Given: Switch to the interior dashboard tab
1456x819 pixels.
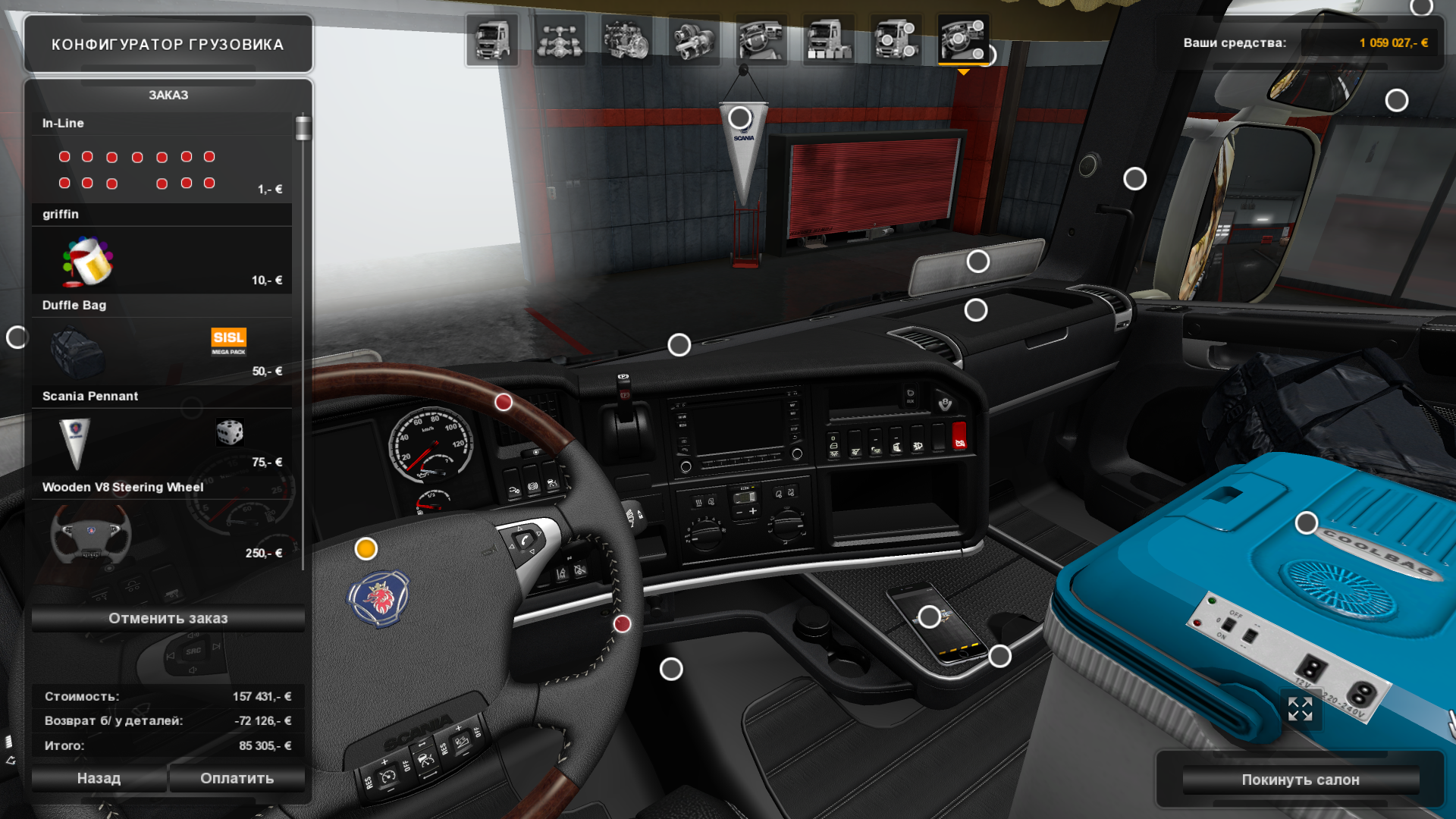Looking at the screenshot, I should (761, 40).
